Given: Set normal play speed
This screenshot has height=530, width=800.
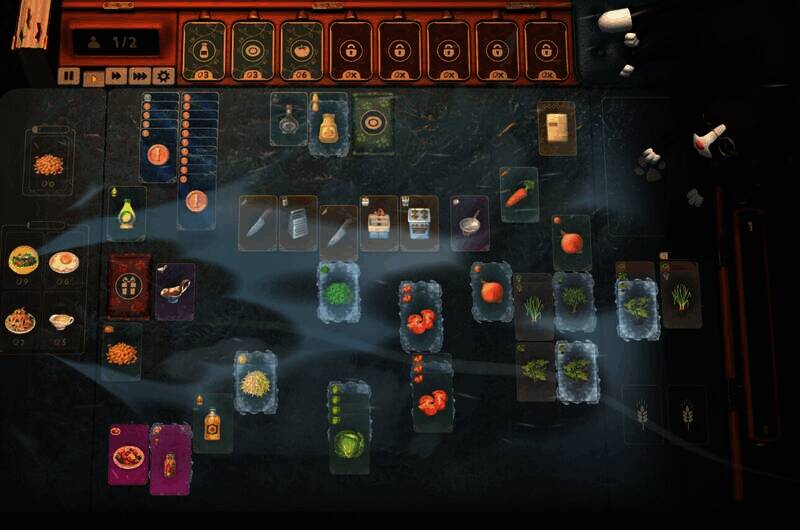Looking at the screenshot, I should click(x=93, y=76).
